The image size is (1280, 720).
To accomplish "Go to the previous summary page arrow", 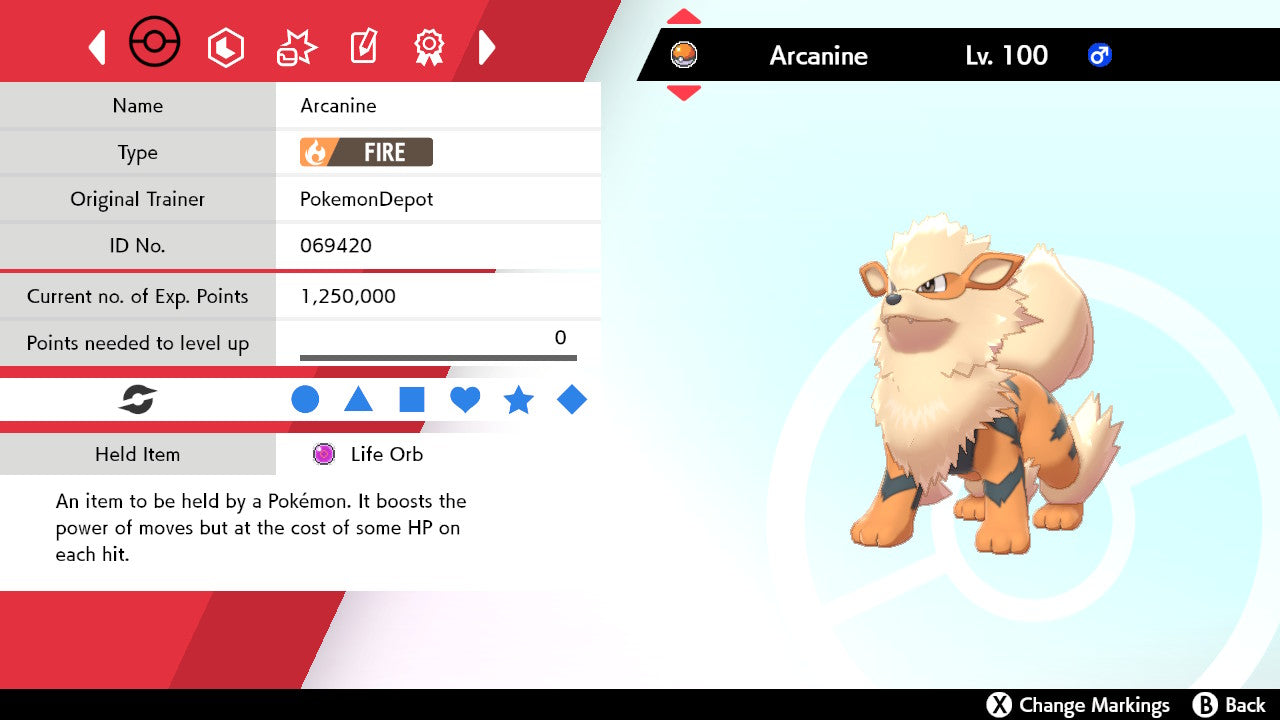I will coord(97,47).
